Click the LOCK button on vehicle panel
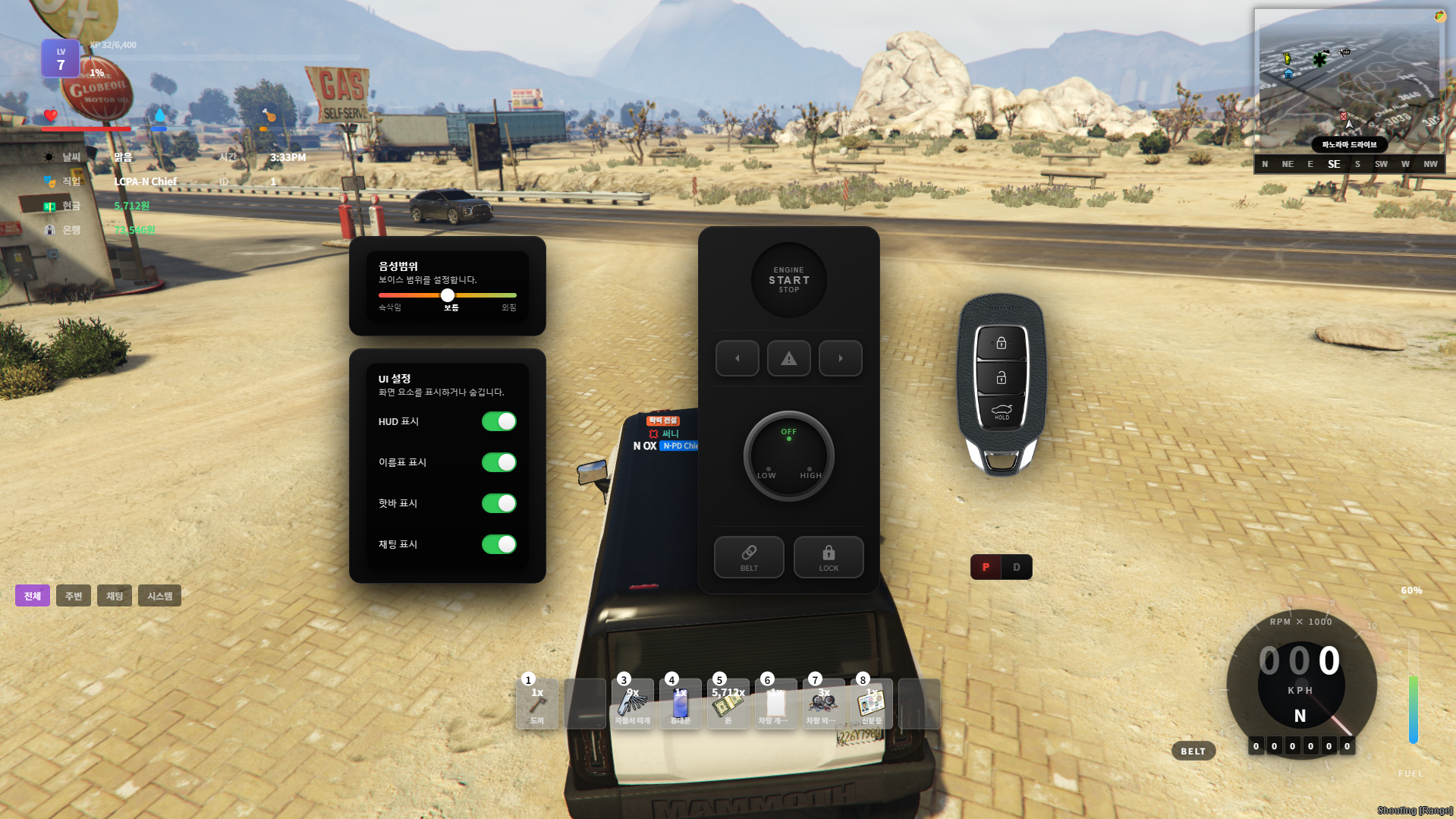Viewport: 1456px width, 819px height. [828, 557]
